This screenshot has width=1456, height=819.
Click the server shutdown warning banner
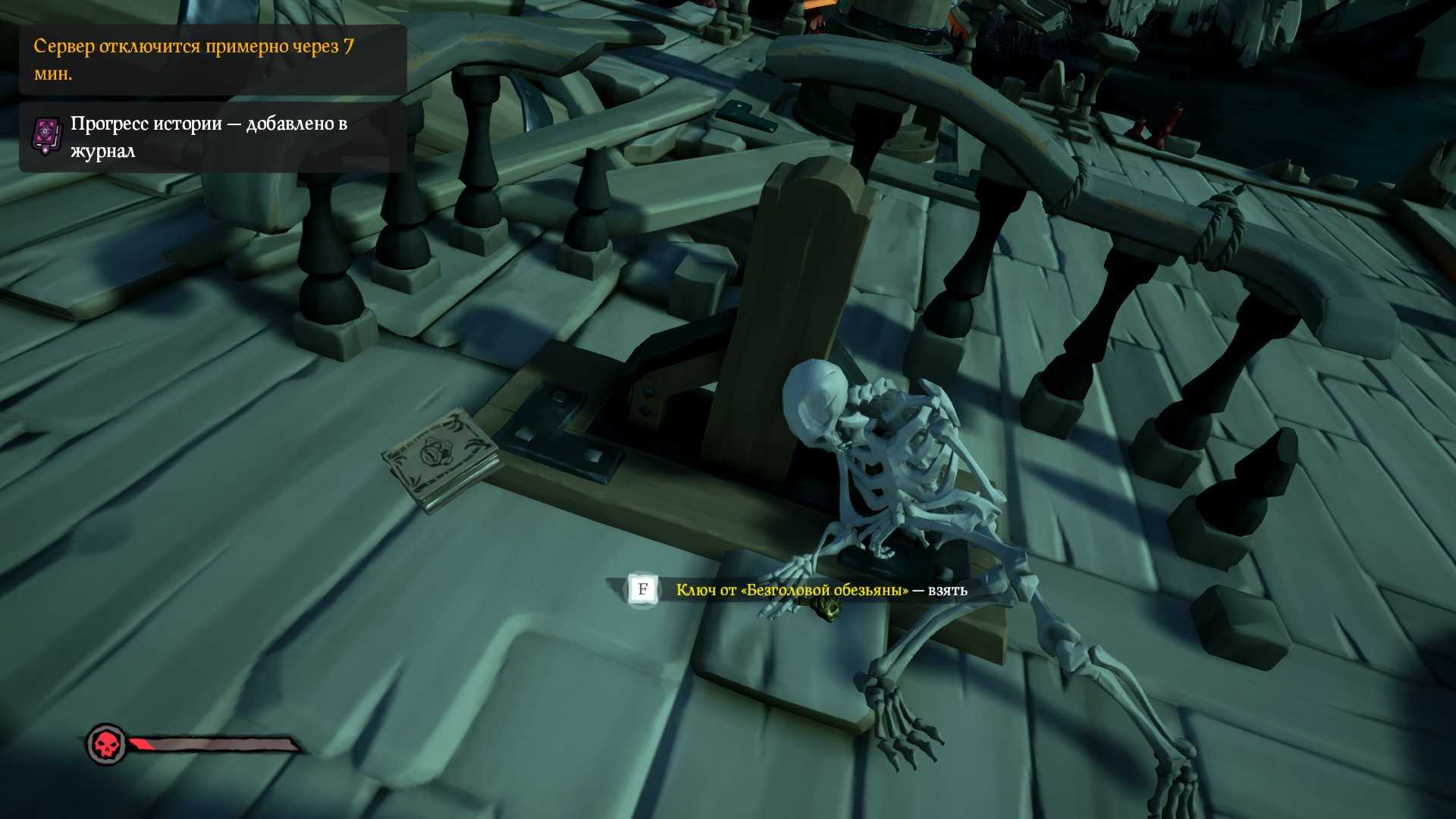coord(212,60)
